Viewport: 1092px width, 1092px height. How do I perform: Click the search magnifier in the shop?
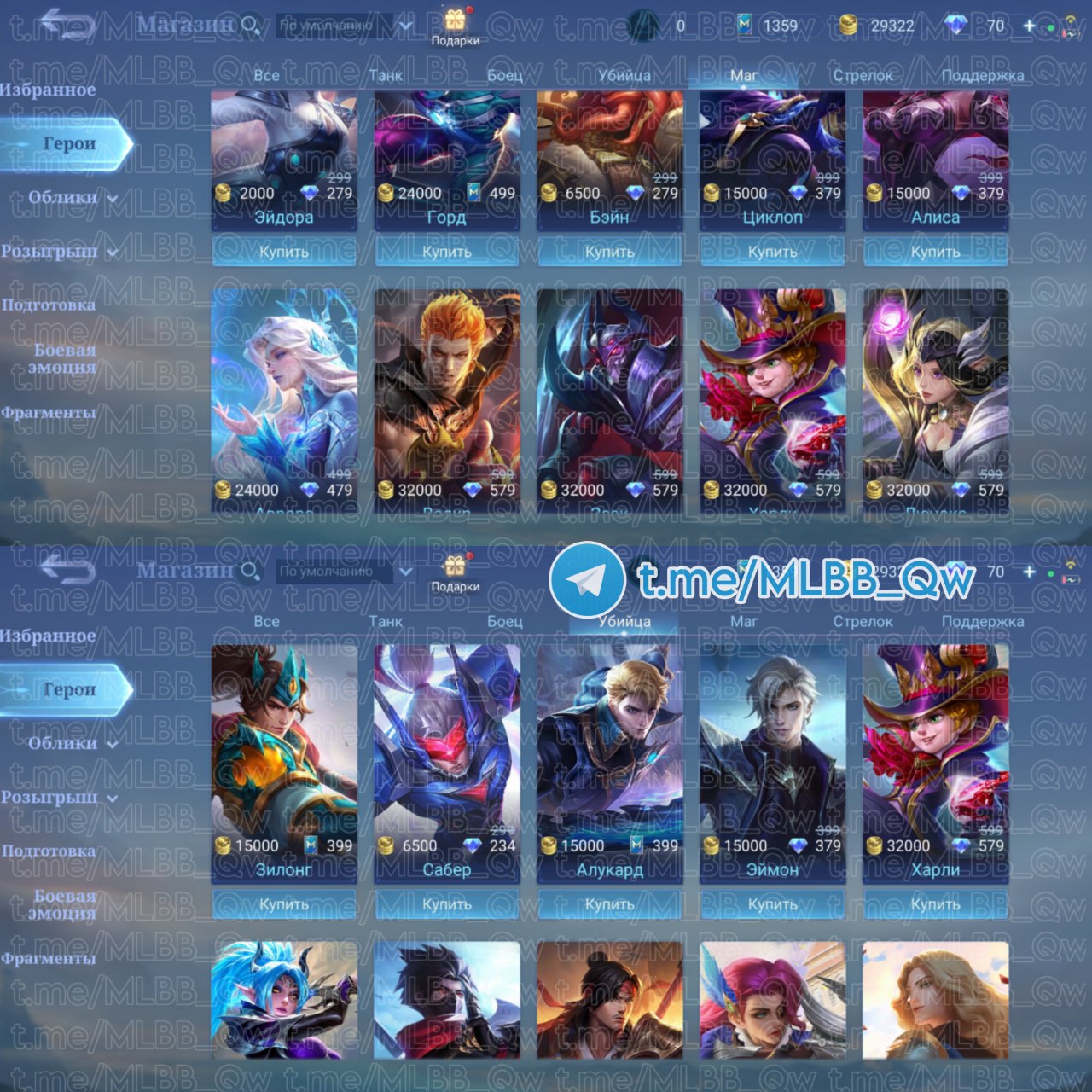pos(248,26)
